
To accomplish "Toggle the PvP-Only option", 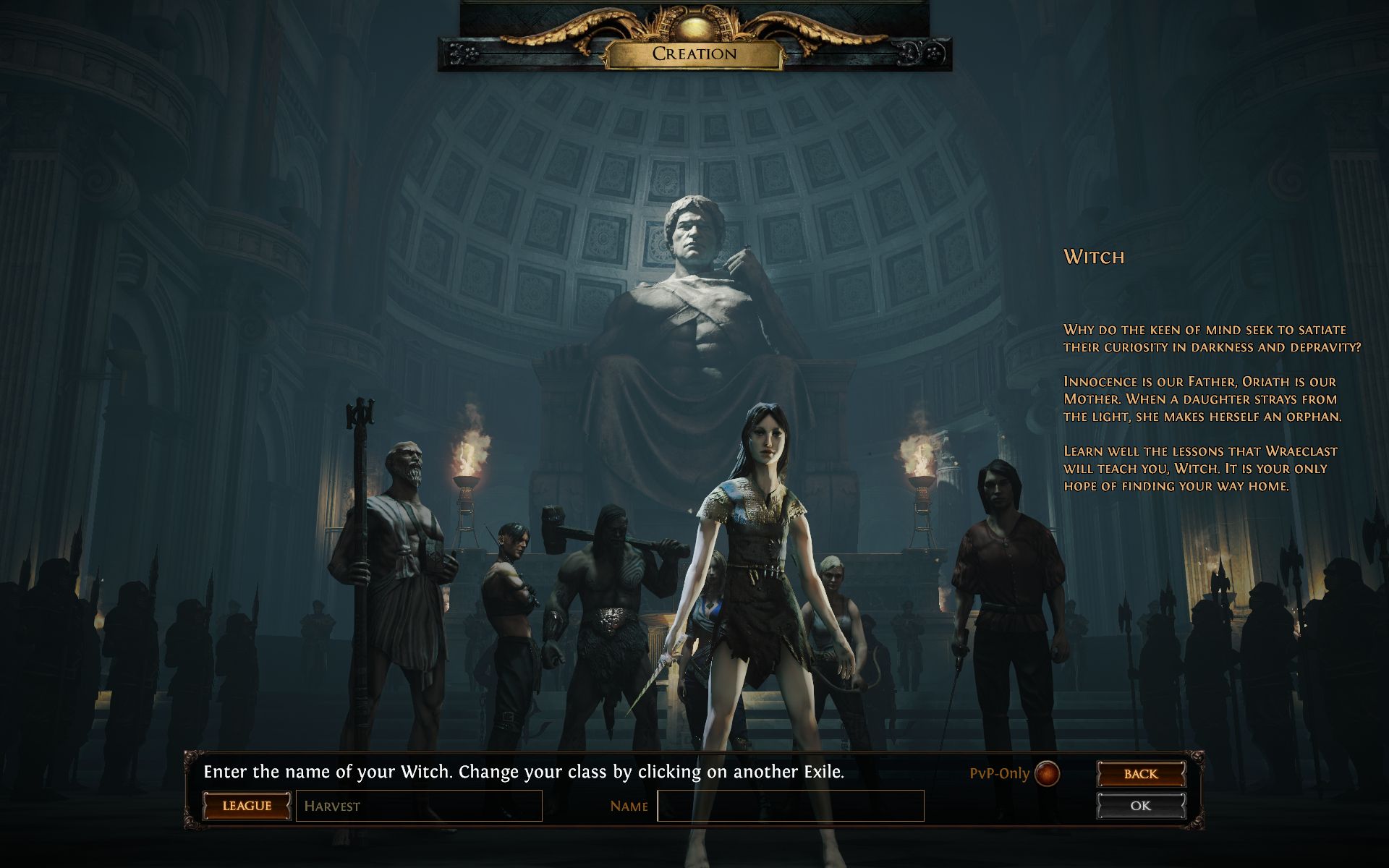I will click(1047, 774).
